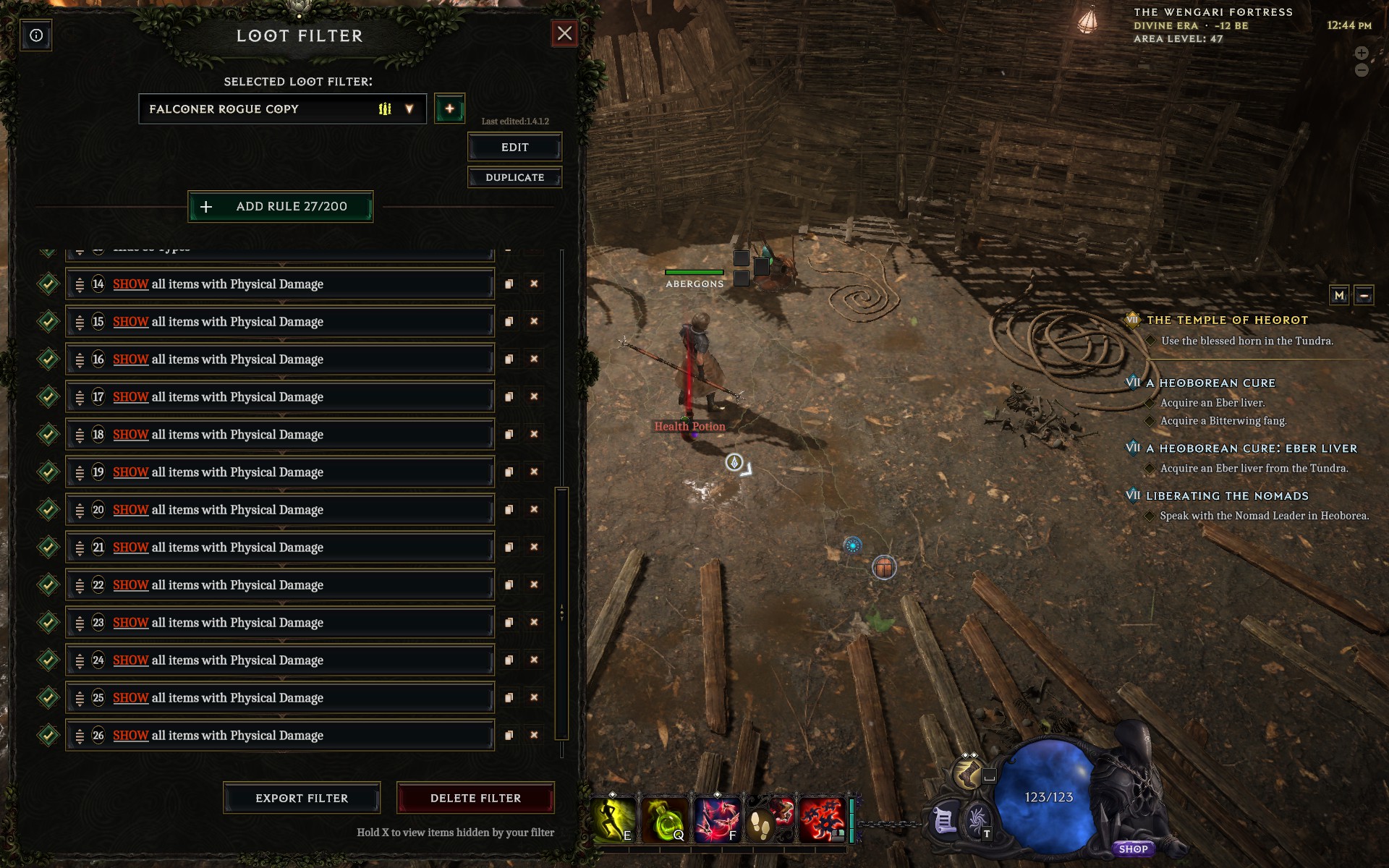The height and width of the screenshot is (868, 1389).
Task: Open the Shop button
Action: [1133, 849]
